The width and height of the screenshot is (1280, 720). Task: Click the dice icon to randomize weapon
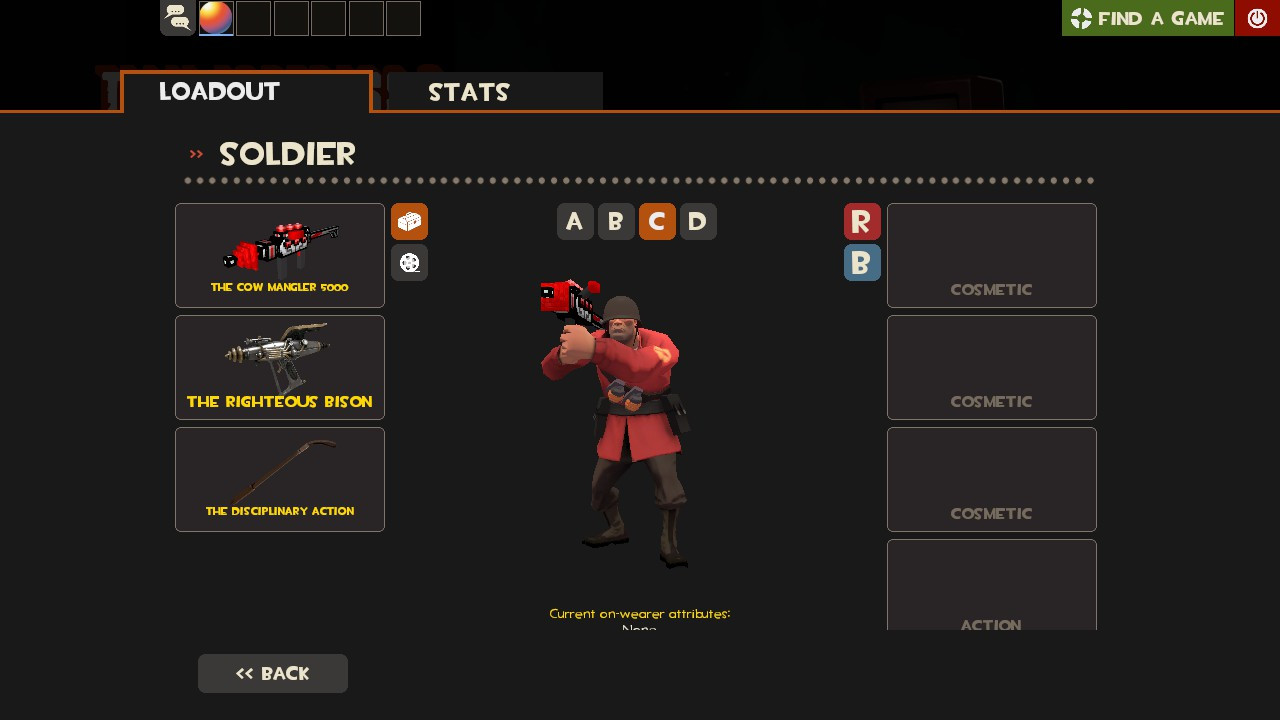click(409, 221)
